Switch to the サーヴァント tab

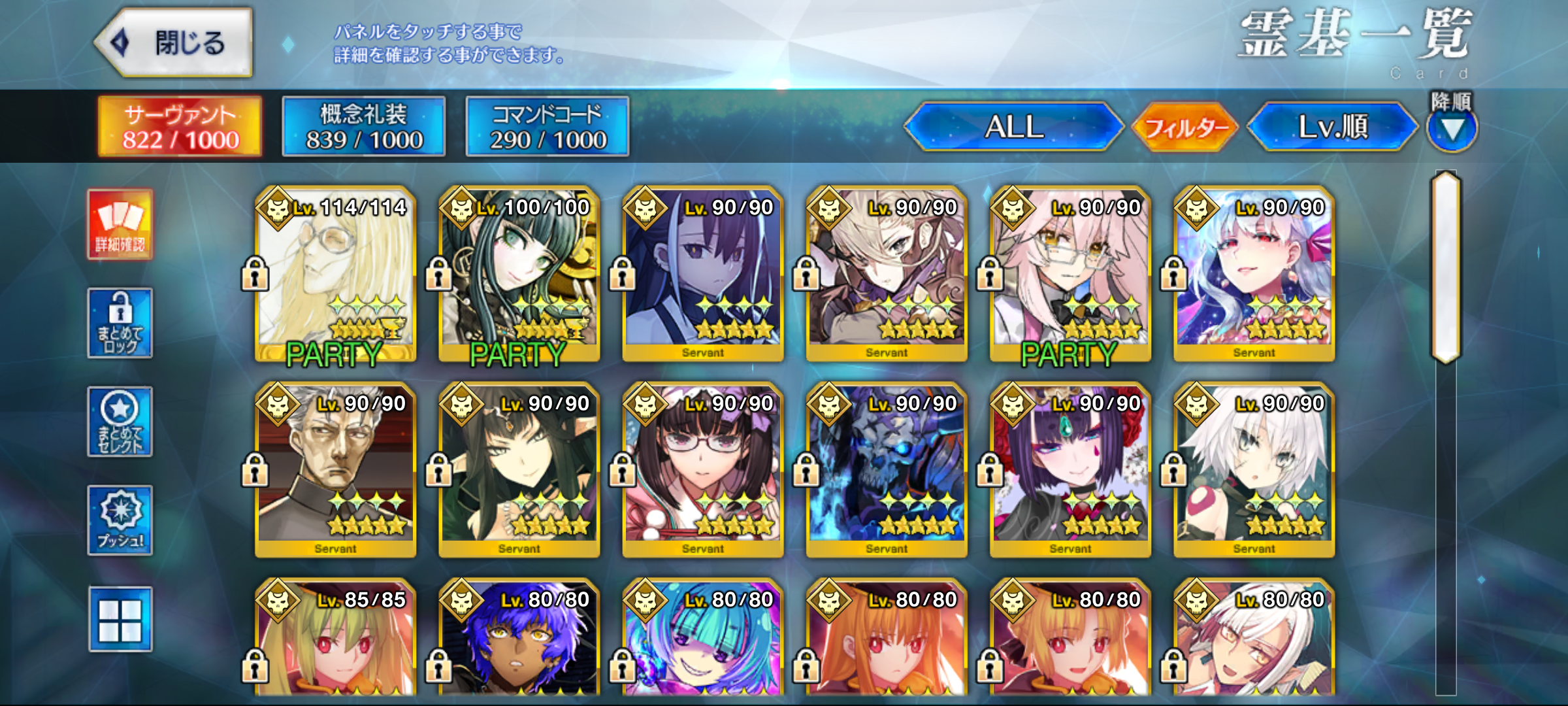180,127
